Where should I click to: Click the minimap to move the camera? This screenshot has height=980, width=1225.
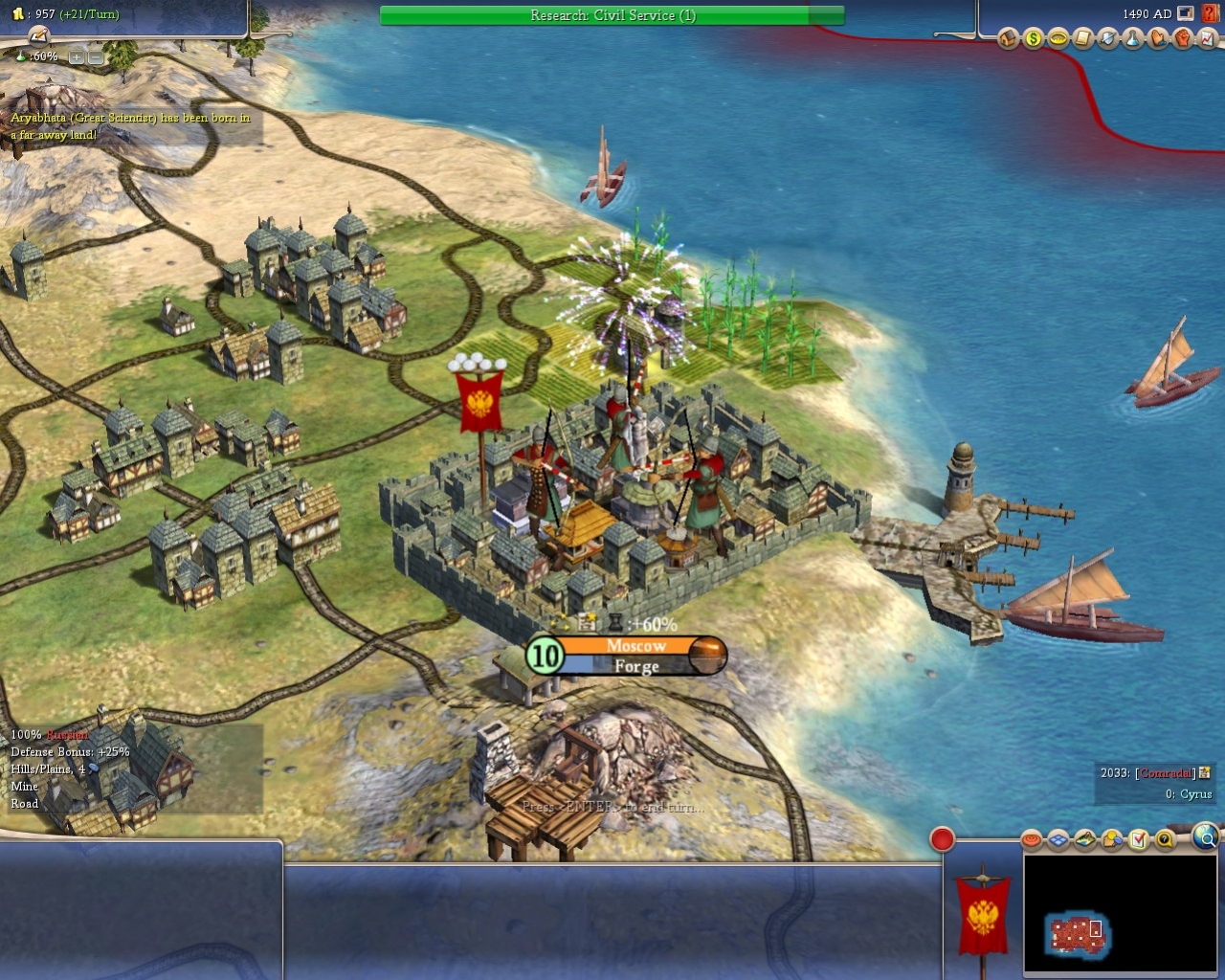click(1079, 932)
